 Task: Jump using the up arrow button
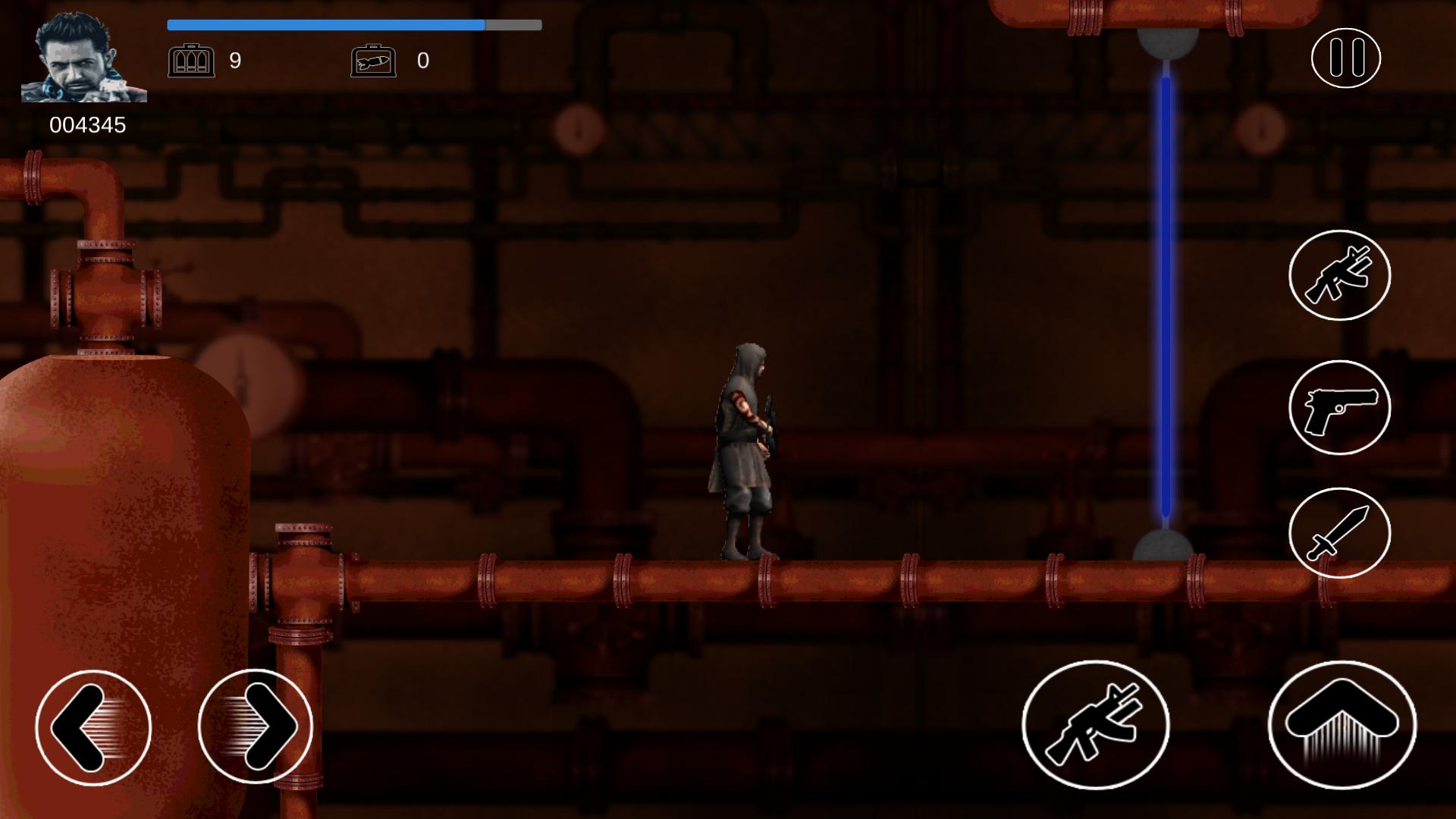1341,725
